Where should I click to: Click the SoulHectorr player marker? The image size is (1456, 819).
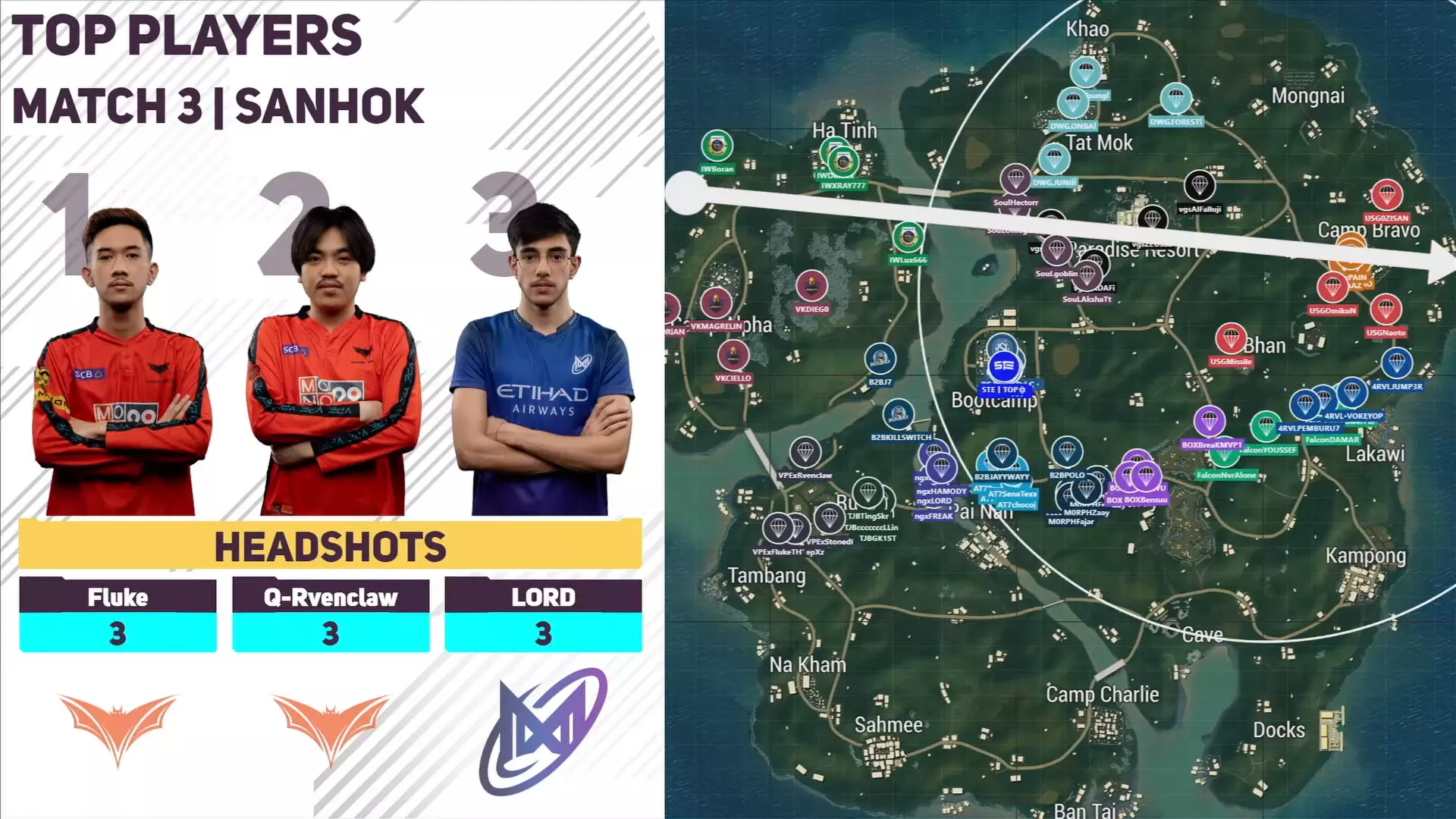(x=1015, y=180)
